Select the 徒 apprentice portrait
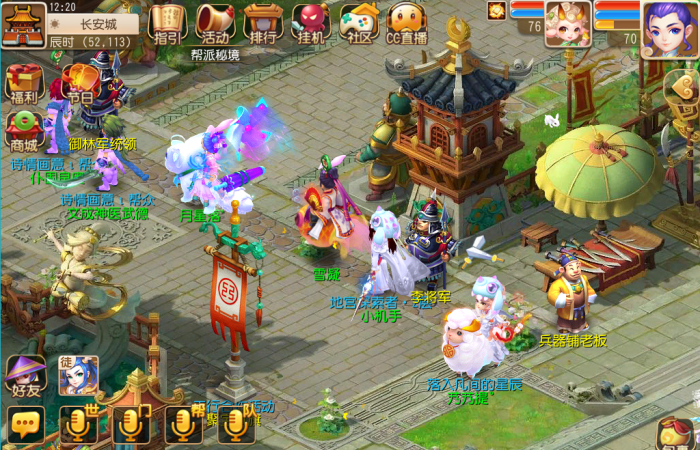Image resolution: width=700 pixels, height=450 pixels. point(78,375)
